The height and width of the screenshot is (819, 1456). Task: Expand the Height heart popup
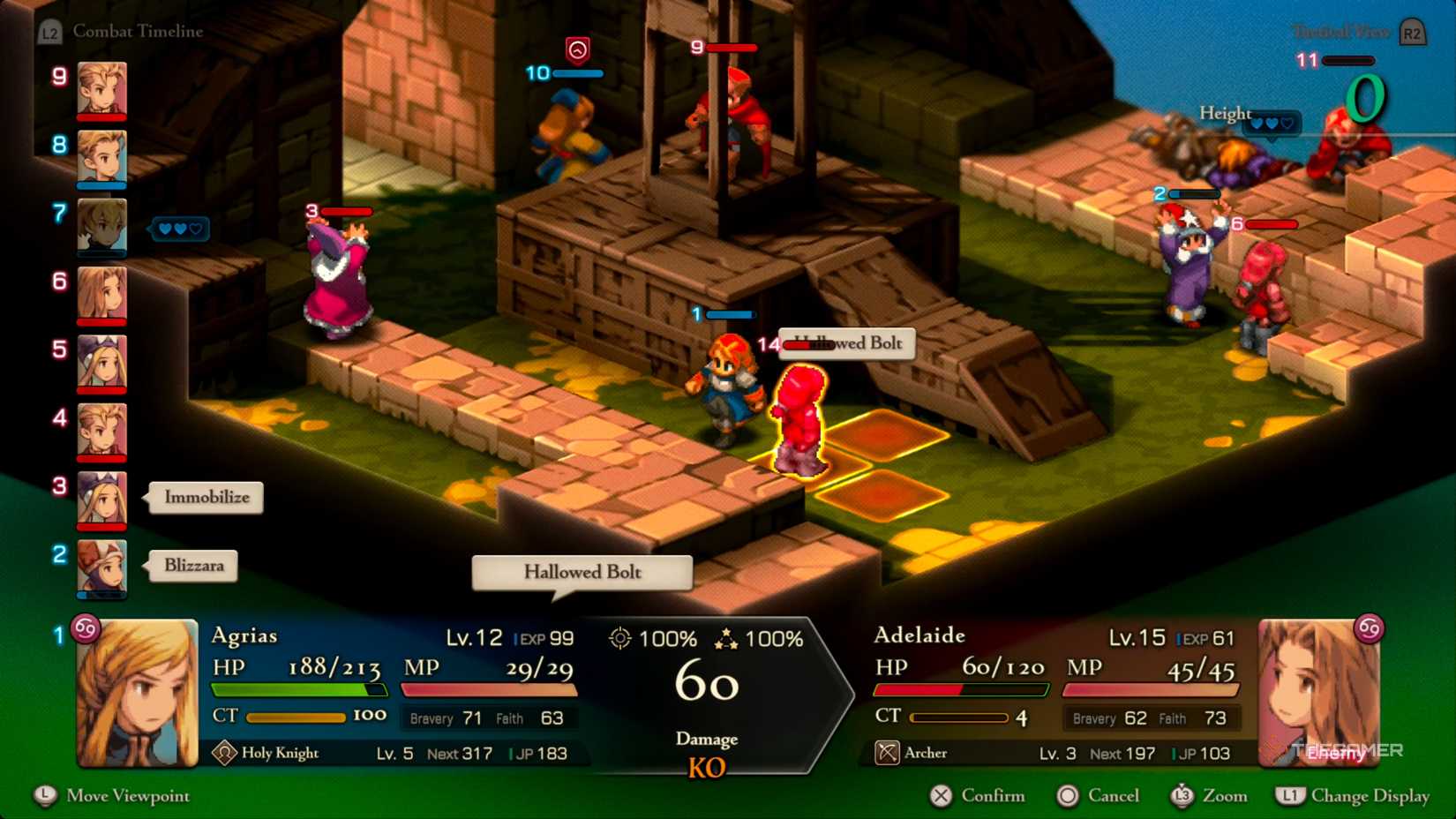1271,124
